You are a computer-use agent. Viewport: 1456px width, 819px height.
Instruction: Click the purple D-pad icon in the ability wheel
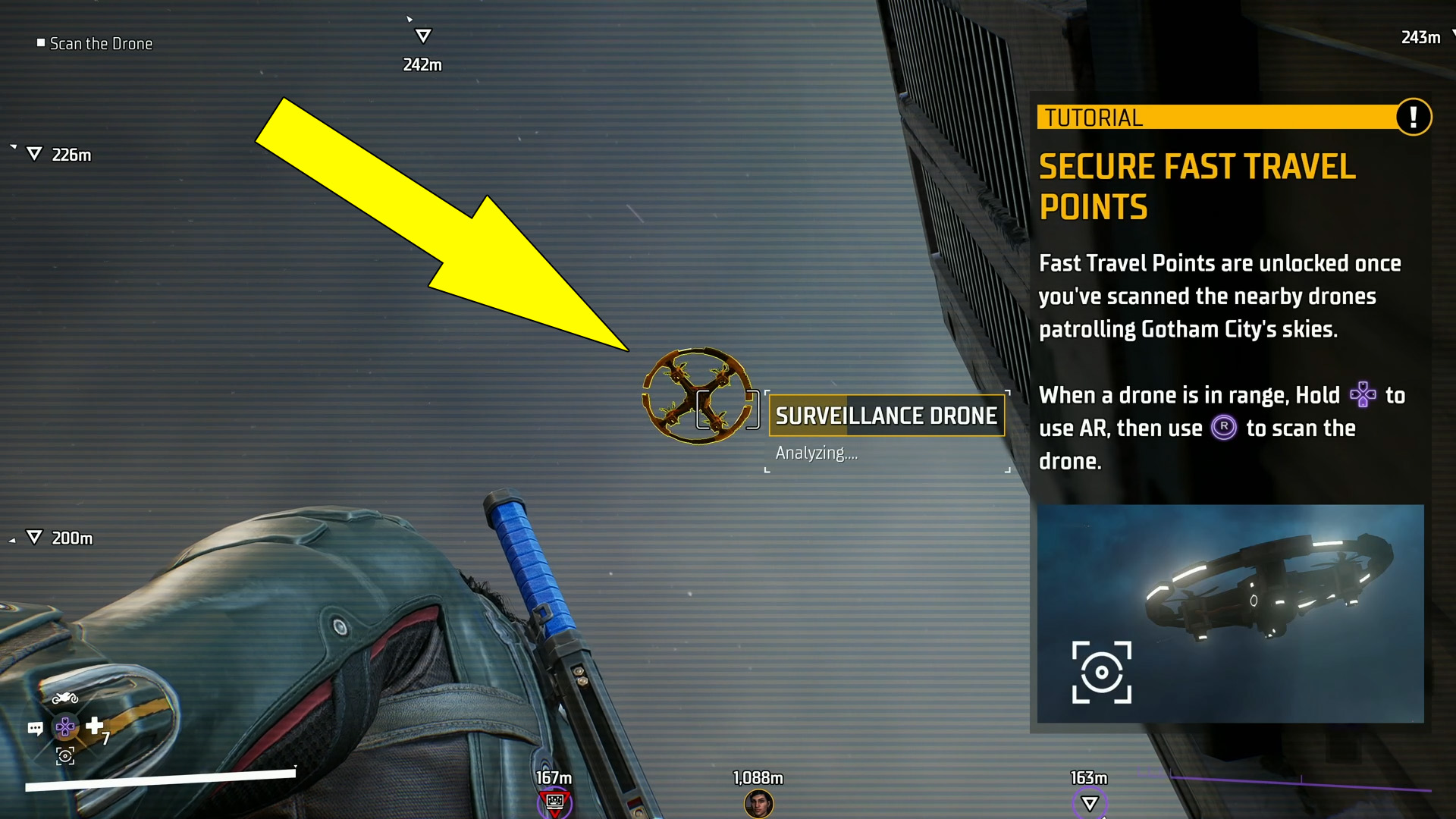pos(64,726)
